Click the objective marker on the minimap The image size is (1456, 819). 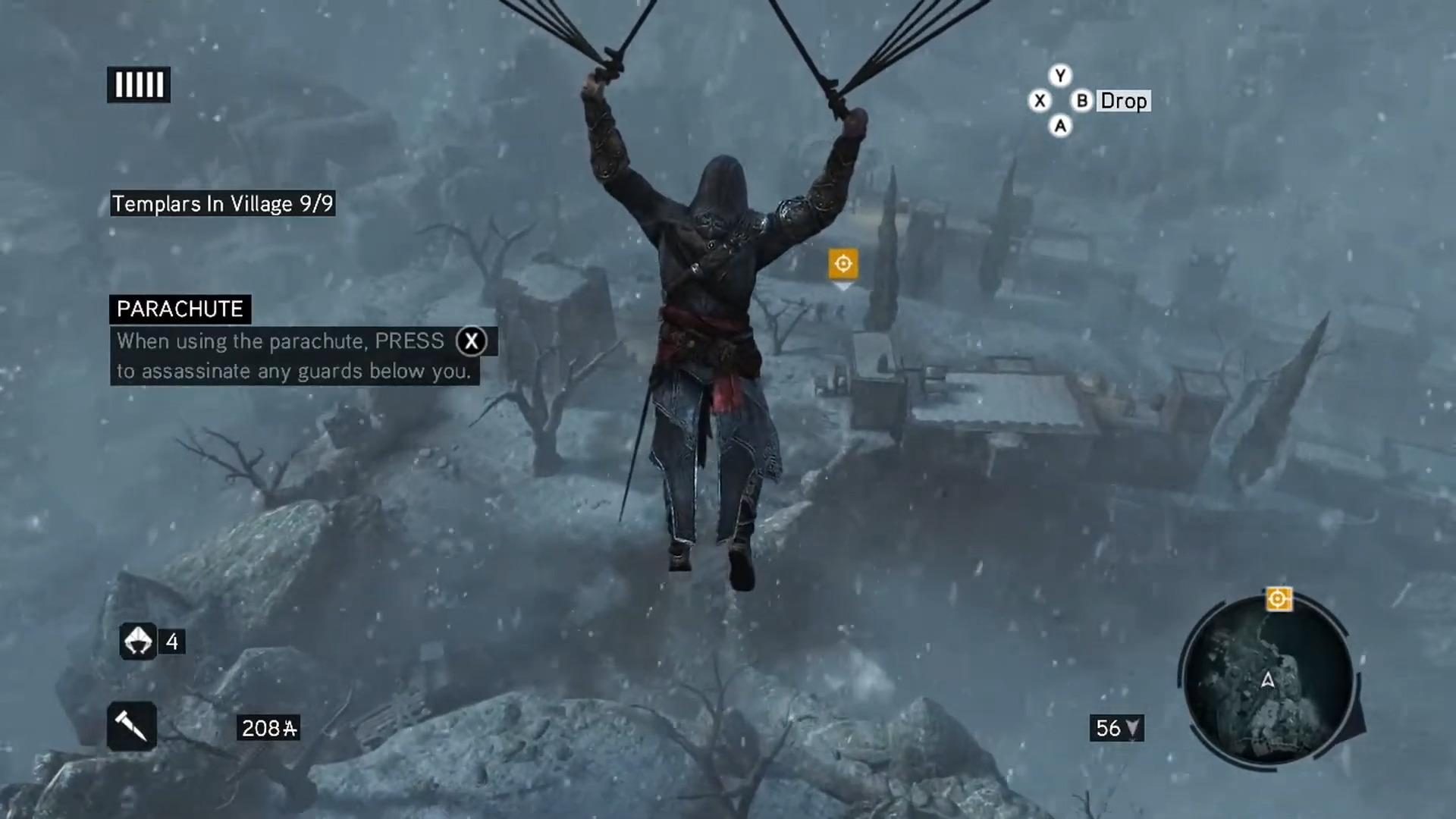(1279, 599)
